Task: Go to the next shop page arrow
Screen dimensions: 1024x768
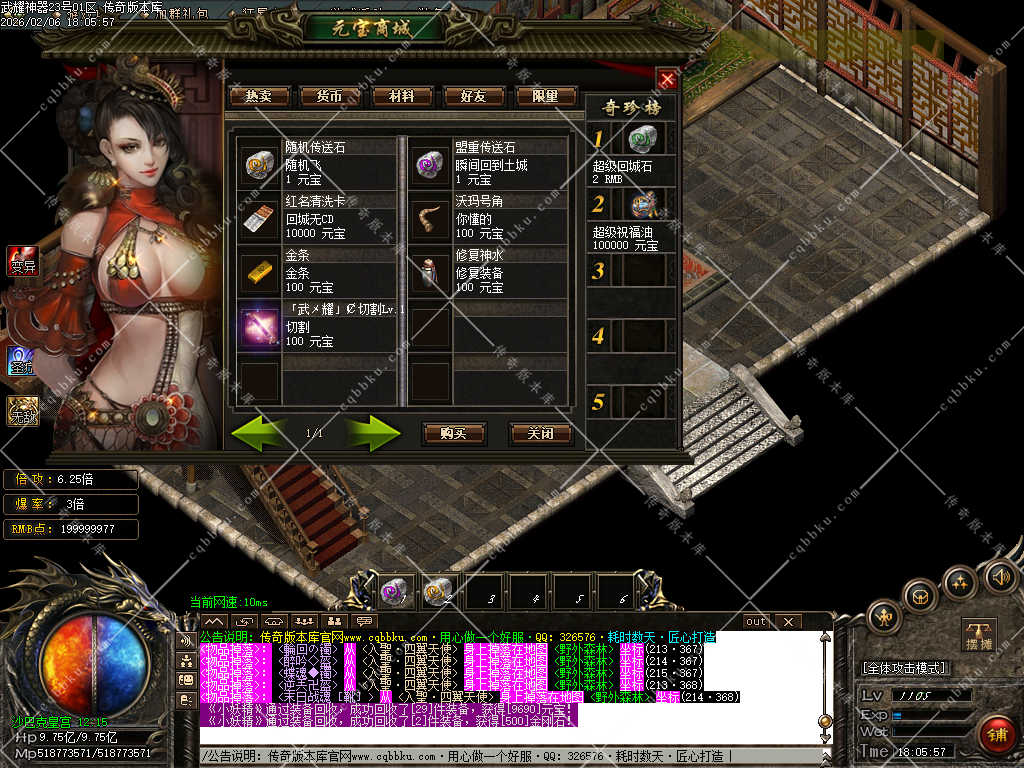Action: click(x=372, y=433)
